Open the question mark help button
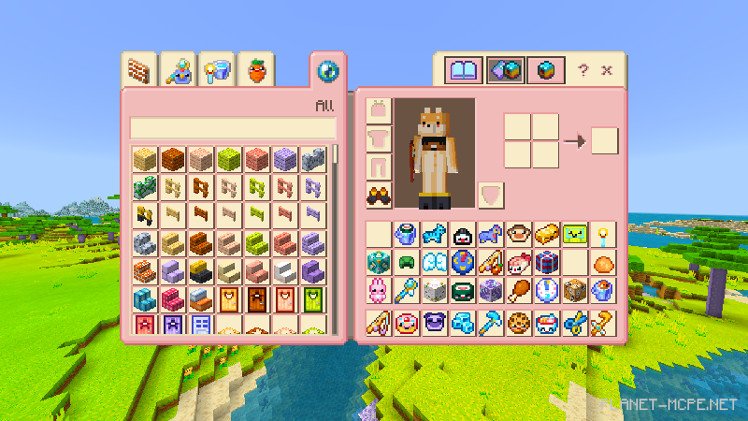Screen dimensions: 748x421 tap(583, 71)
